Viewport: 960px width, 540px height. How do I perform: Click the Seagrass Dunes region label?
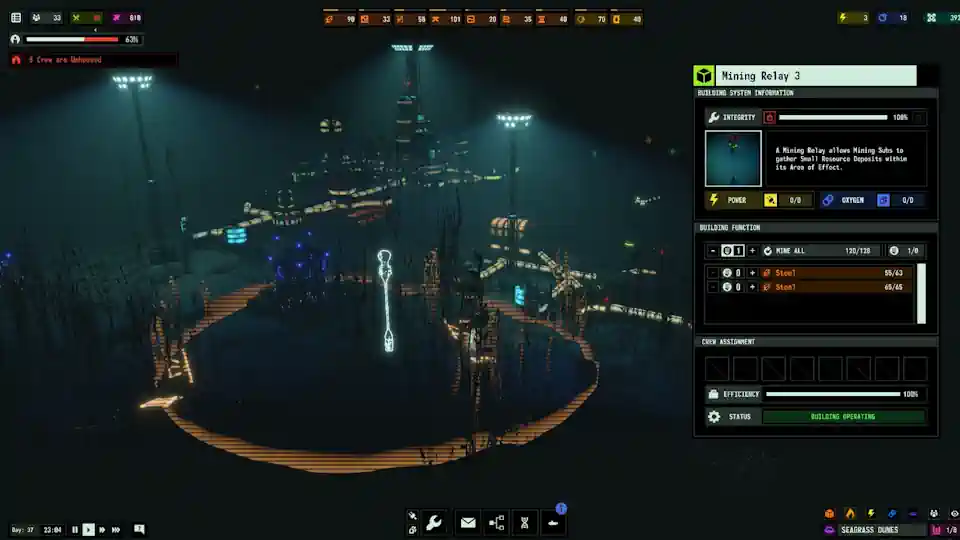click(x=868, y=529)
